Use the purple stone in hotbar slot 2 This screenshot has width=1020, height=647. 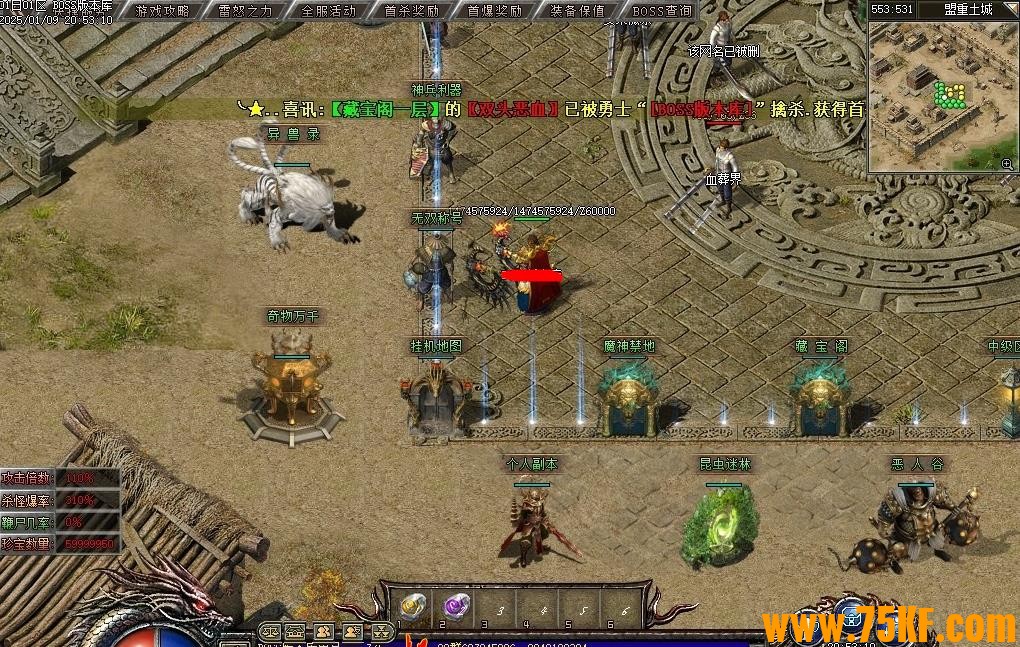click(x=456, y=606)
